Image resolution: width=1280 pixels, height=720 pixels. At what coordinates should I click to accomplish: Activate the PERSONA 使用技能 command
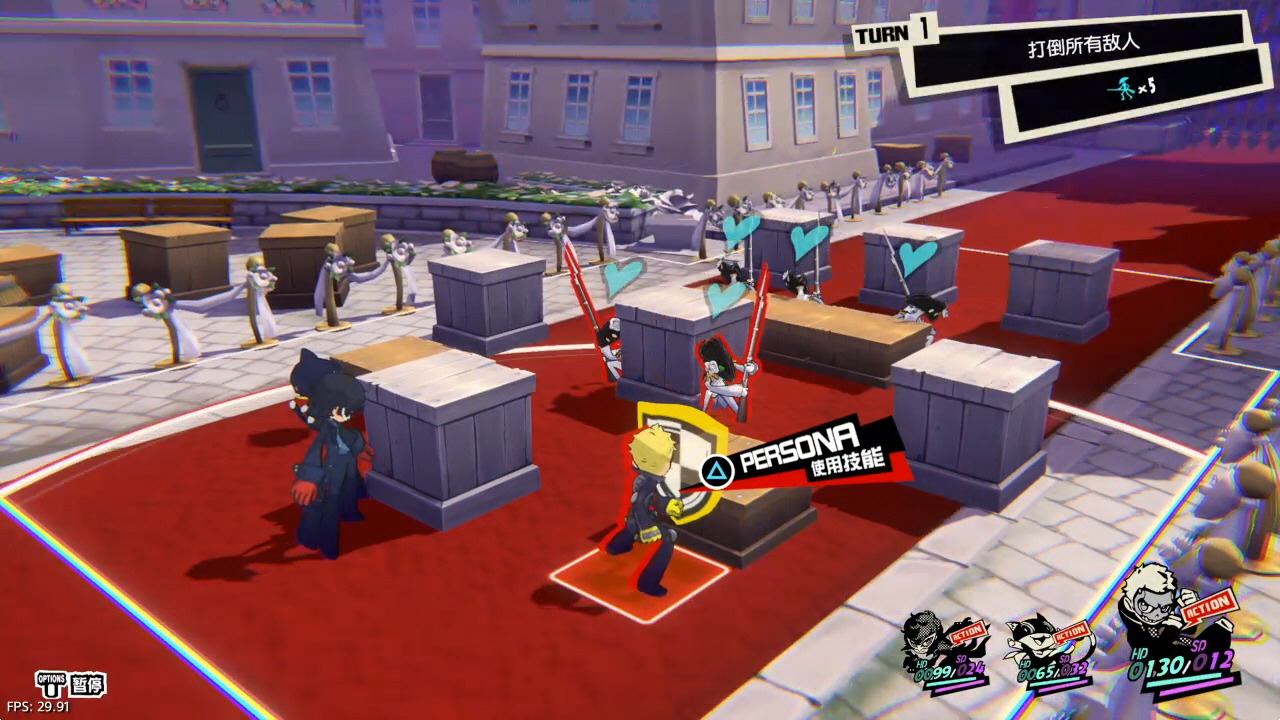pos(800,454)
